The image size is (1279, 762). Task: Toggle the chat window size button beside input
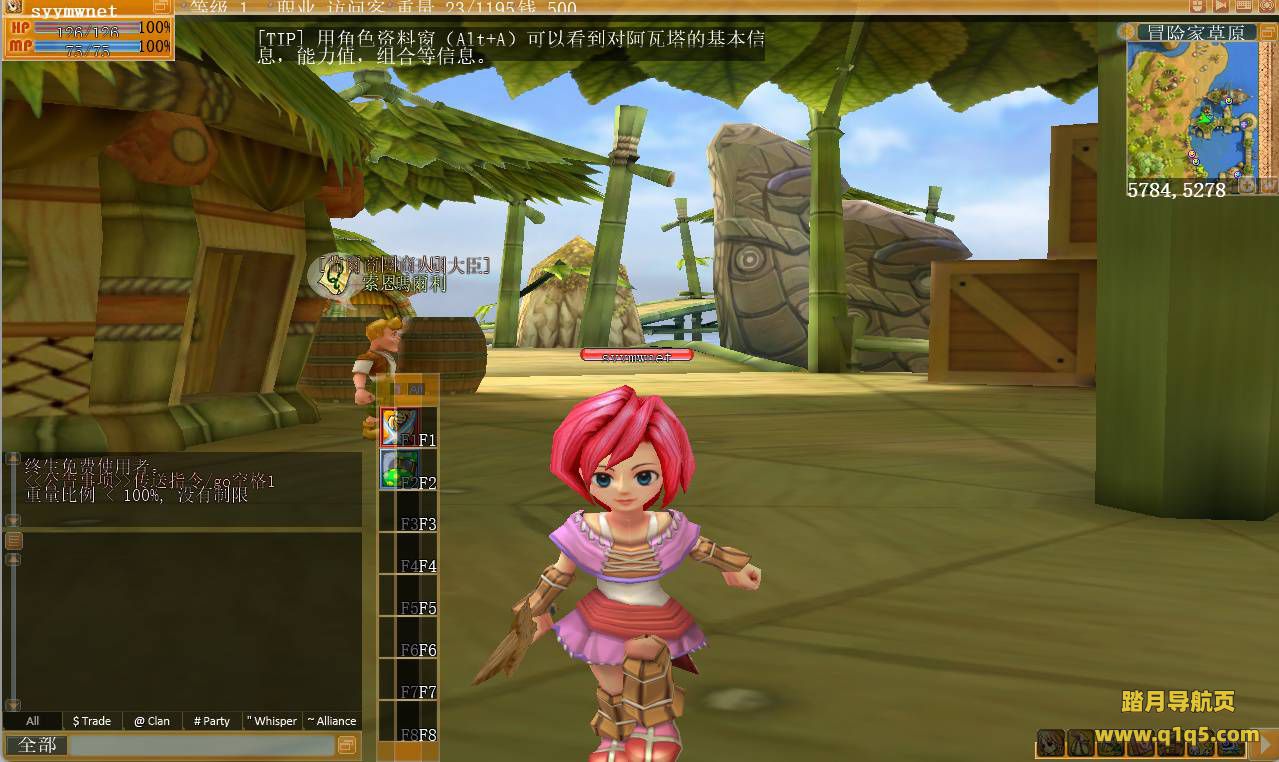(347, 745)
